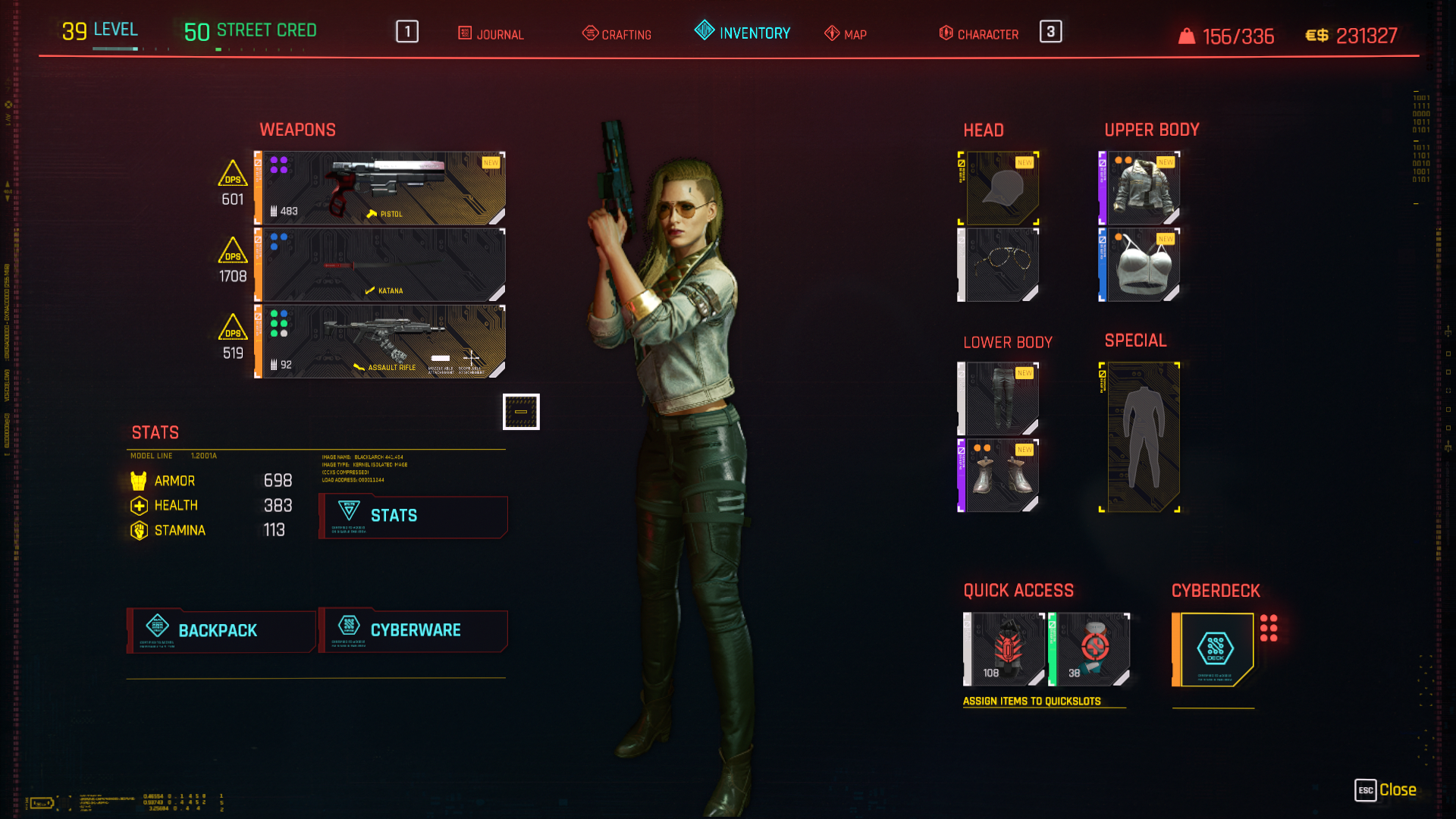
Task: Select the boots footwear slot
Action: [1001, 475]
